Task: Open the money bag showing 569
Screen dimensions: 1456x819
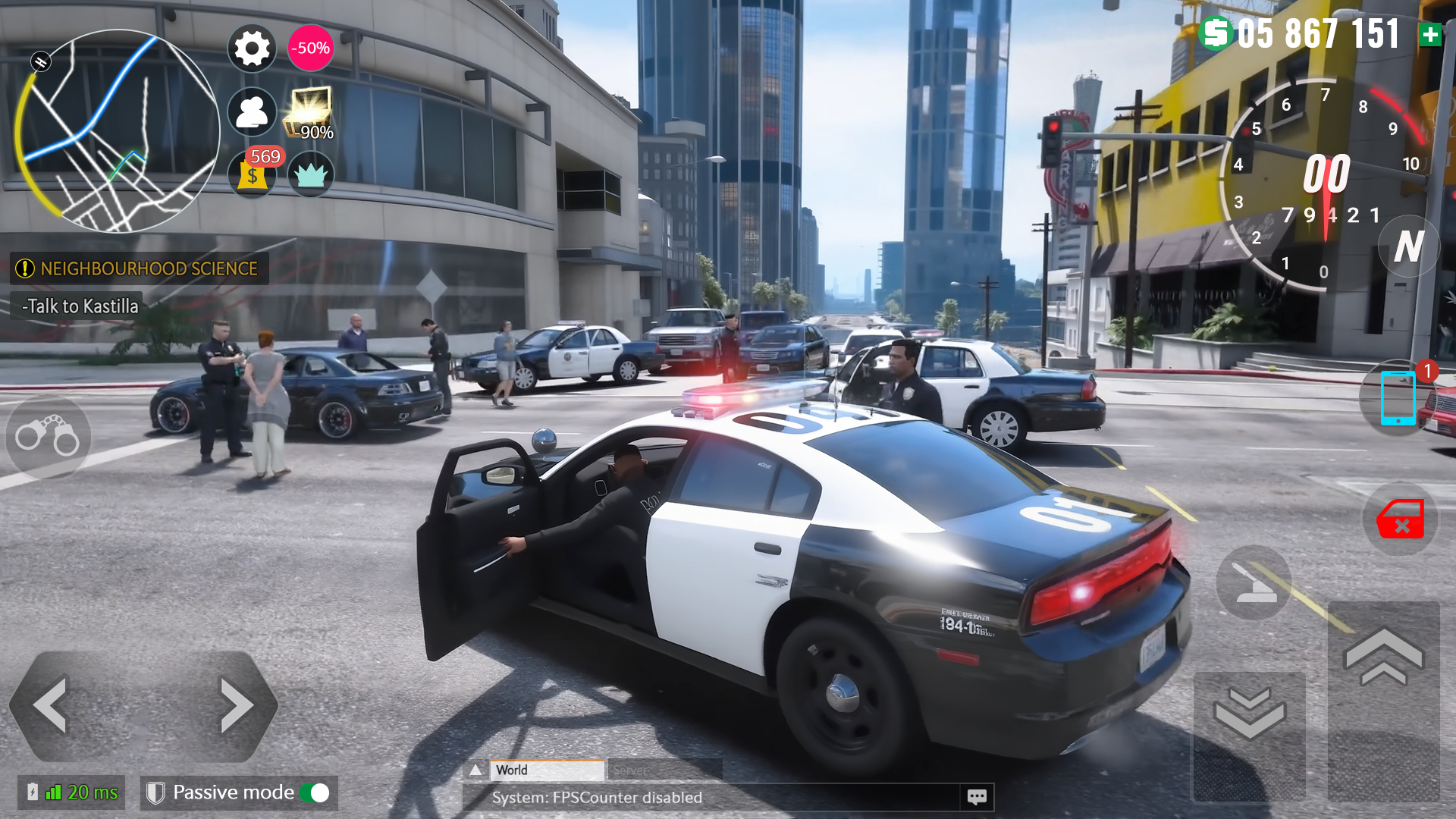Action: pyautogui.click(x=252, y=176)
